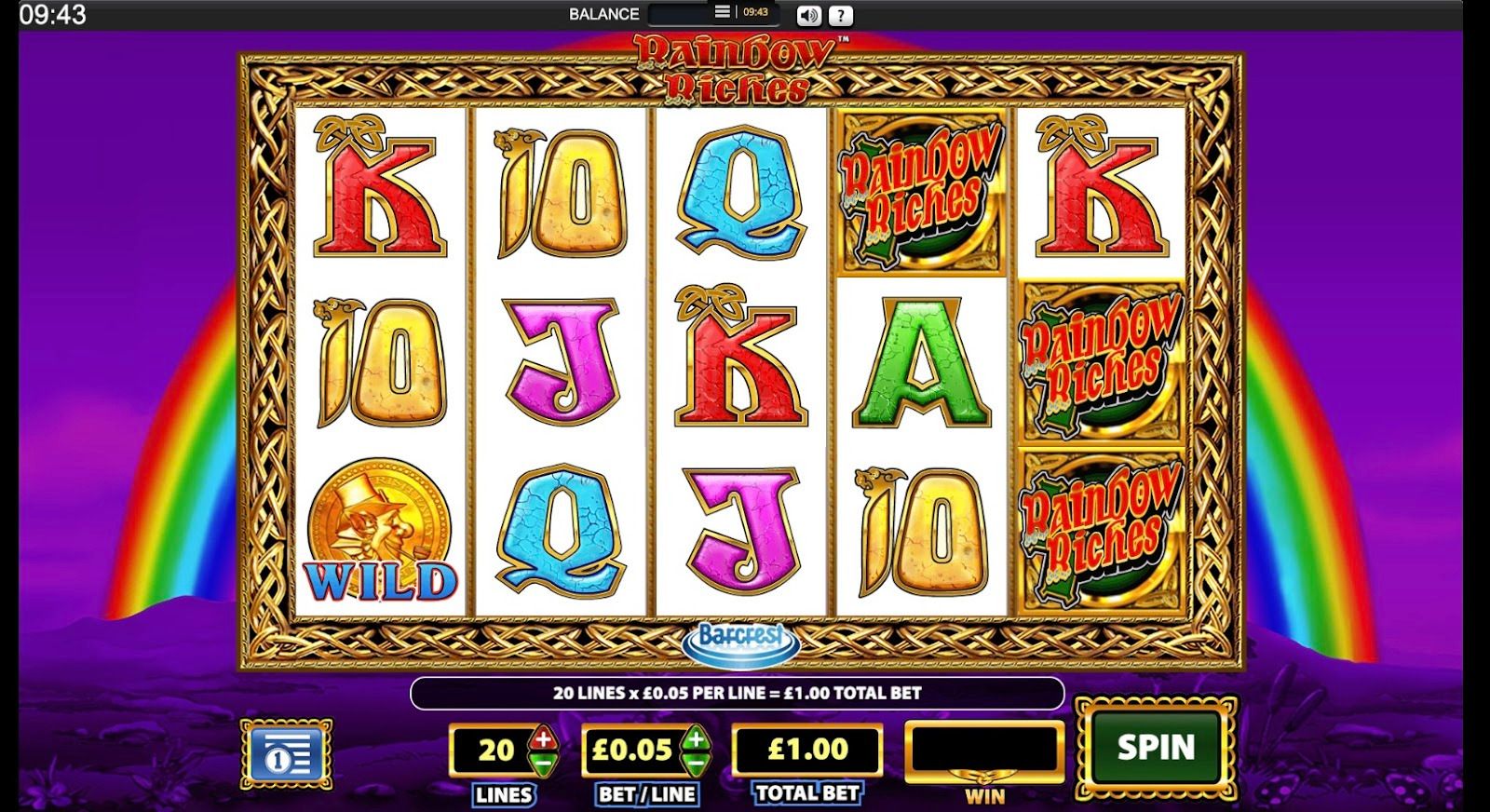This screenshot has width=1490, height=812.
Task: Open the paytable info button
Action: point(285,752)
